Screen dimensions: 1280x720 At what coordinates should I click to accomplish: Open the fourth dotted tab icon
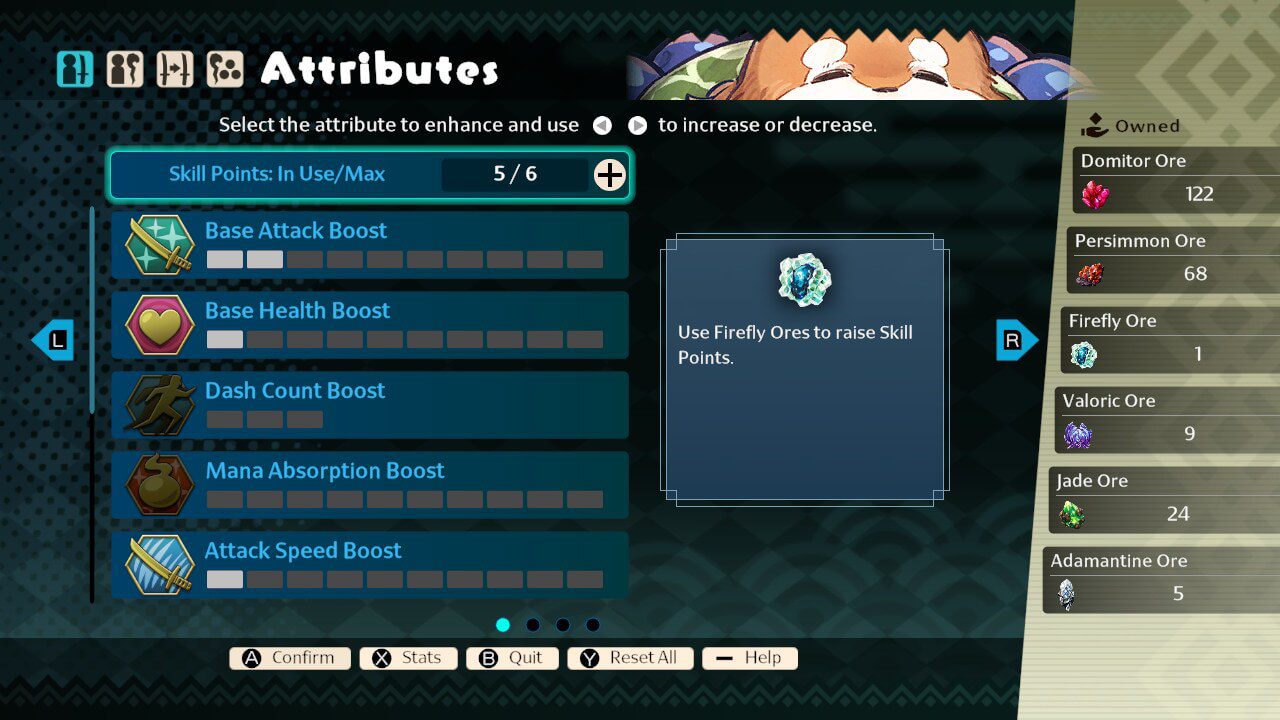(225, 70)
